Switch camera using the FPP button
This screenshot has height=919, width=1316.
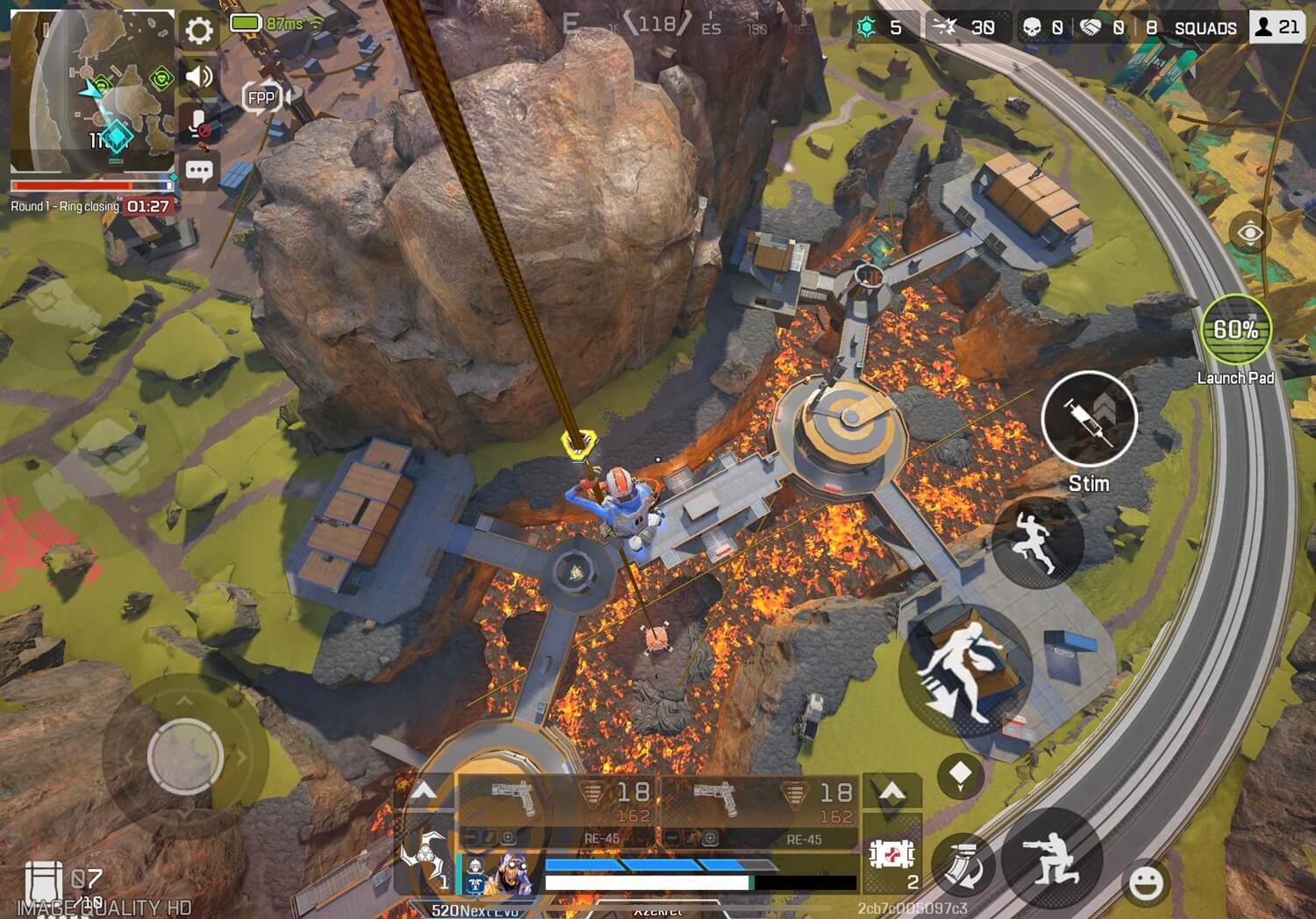(x=261, y=98)
